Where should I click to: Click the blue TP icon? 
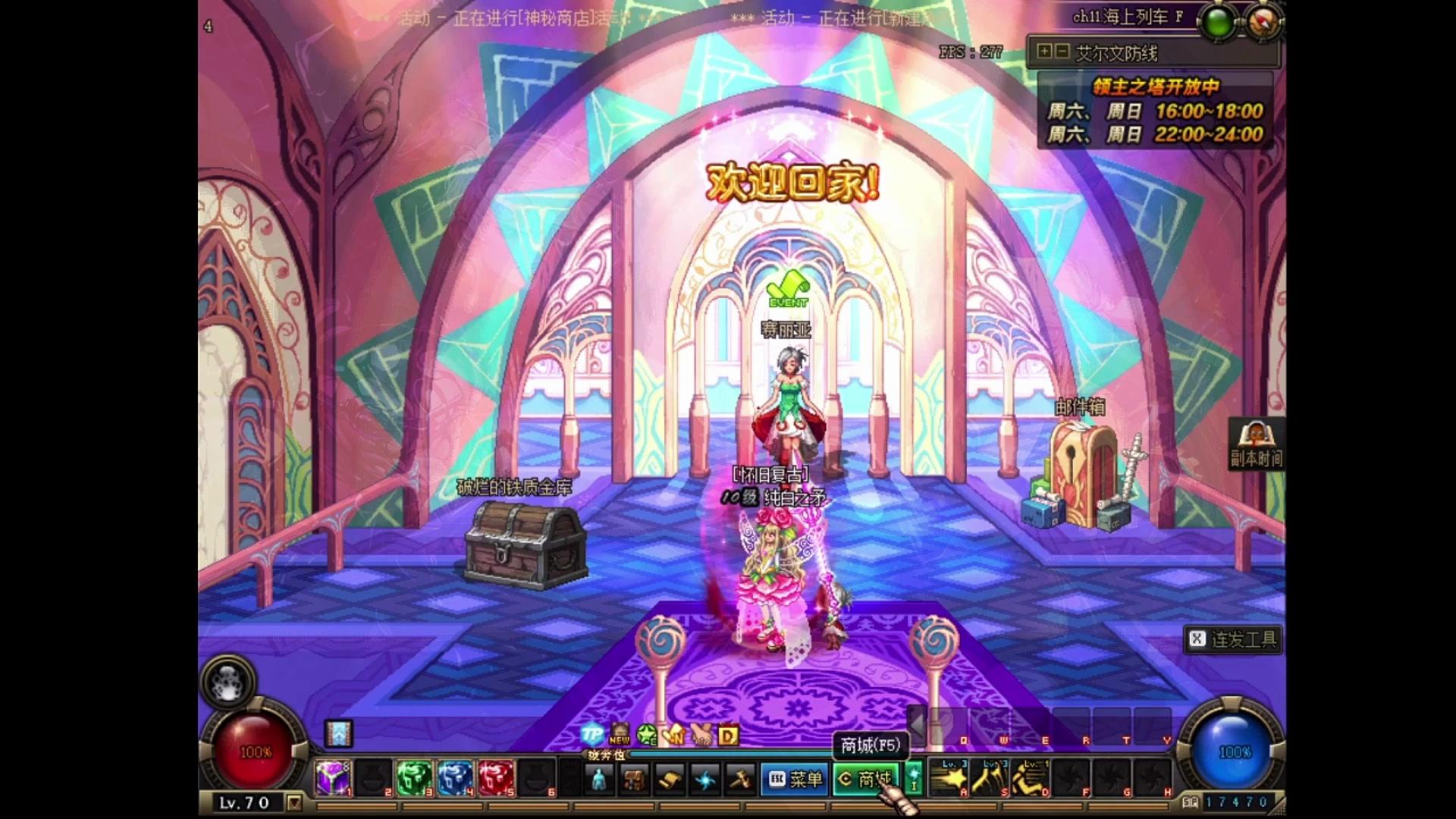pos(592,734)
